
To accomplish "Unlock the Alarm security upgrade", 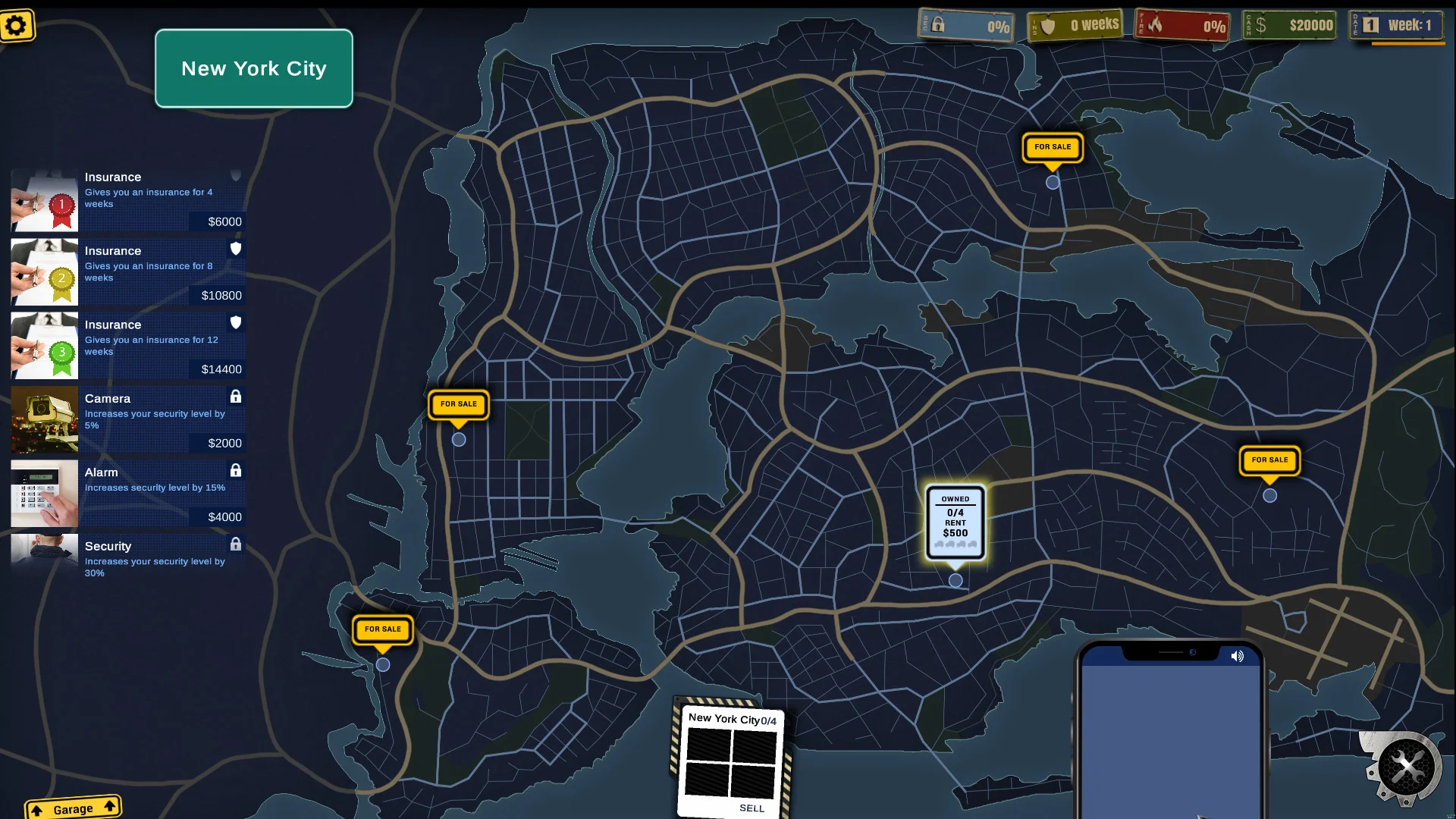I will [x=127, y=493].
